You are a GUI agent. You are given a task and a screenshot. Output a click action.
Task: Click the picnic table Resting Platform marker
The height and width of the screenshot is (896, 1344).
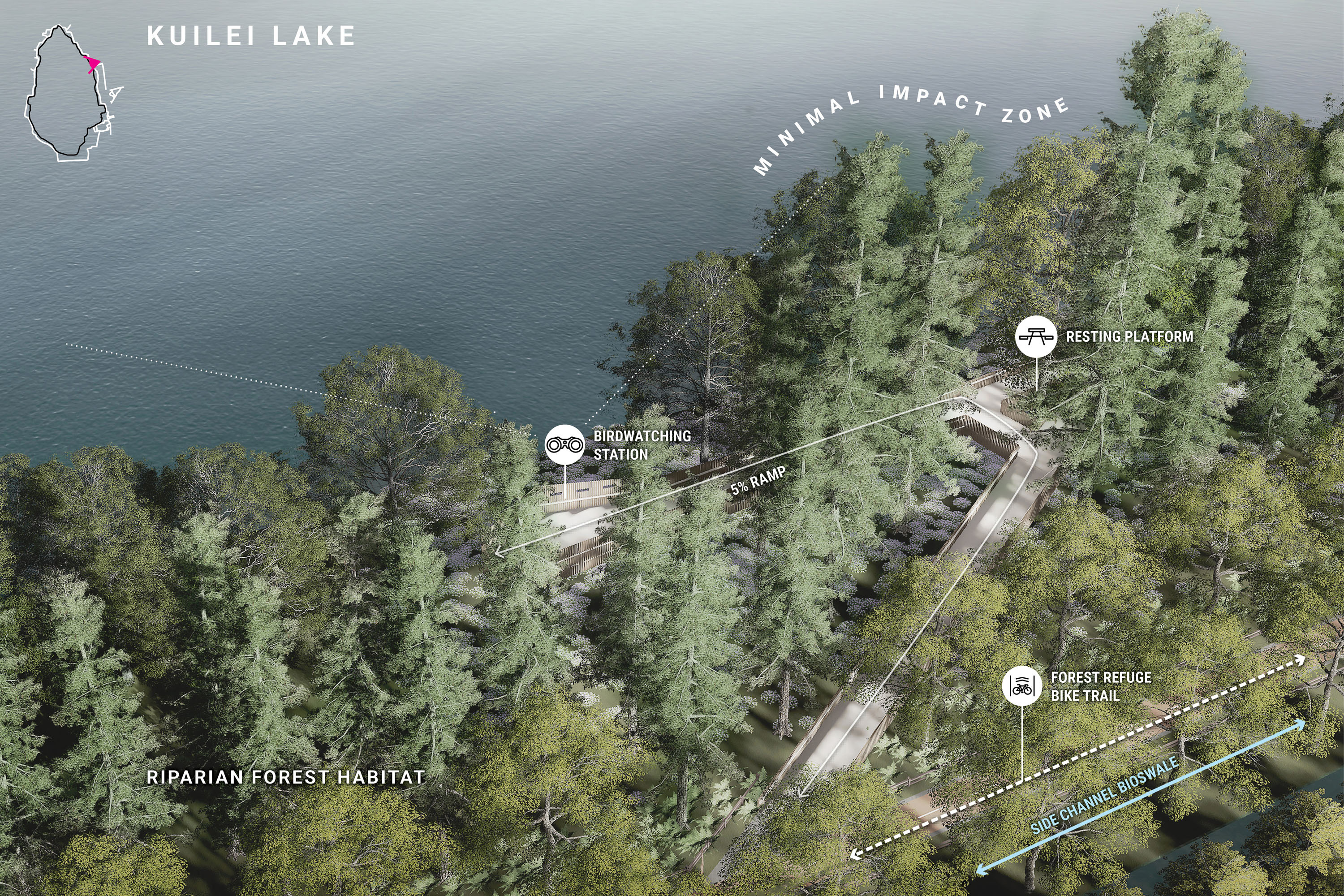[x=1036, y=336]
